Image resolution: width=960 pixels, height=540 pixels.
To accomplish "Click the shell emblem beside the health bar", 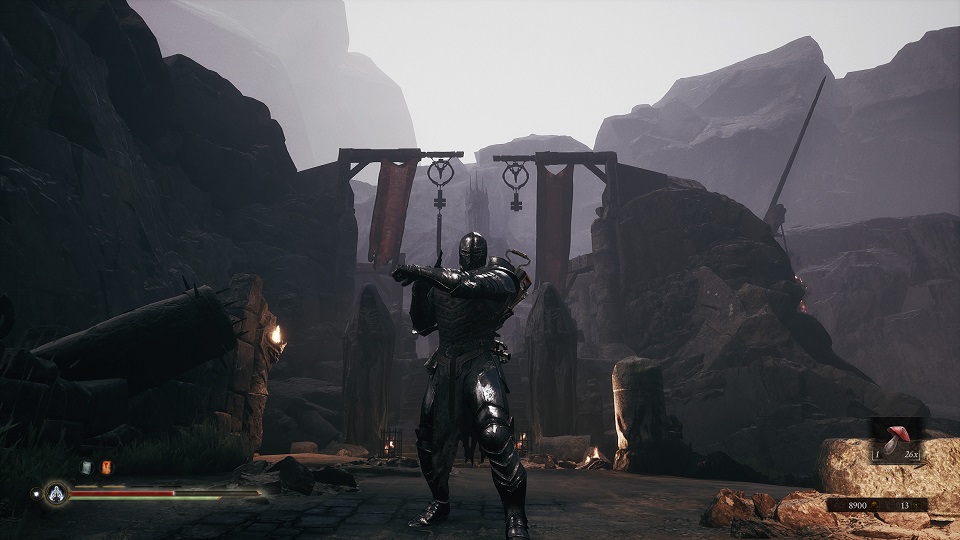I will click(x=54, y=493).
